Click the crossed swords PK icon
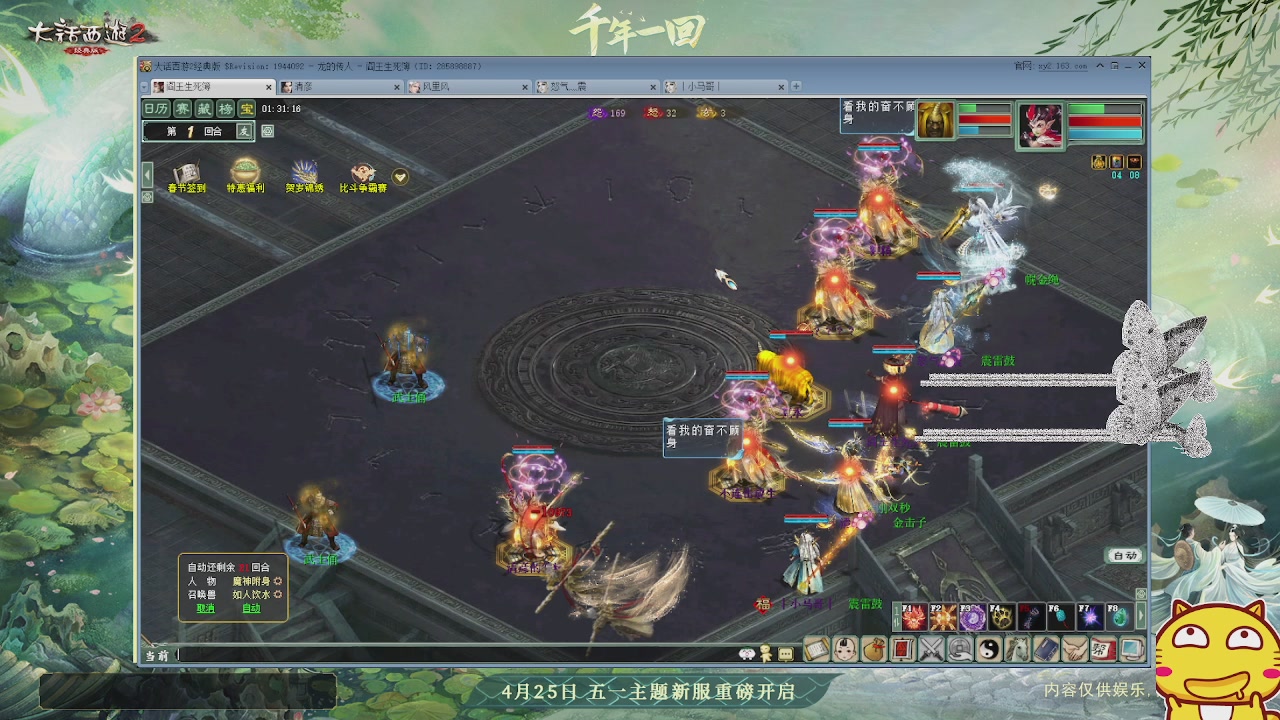This screenshot has height=720, width=1280. click(x=932, y=648)
